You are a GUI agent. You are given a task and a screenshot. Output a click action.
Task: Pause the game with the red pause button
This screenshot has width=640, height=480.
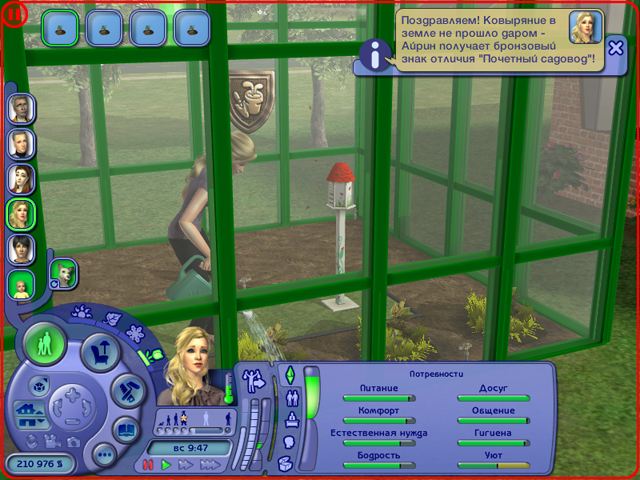[150, 465]
